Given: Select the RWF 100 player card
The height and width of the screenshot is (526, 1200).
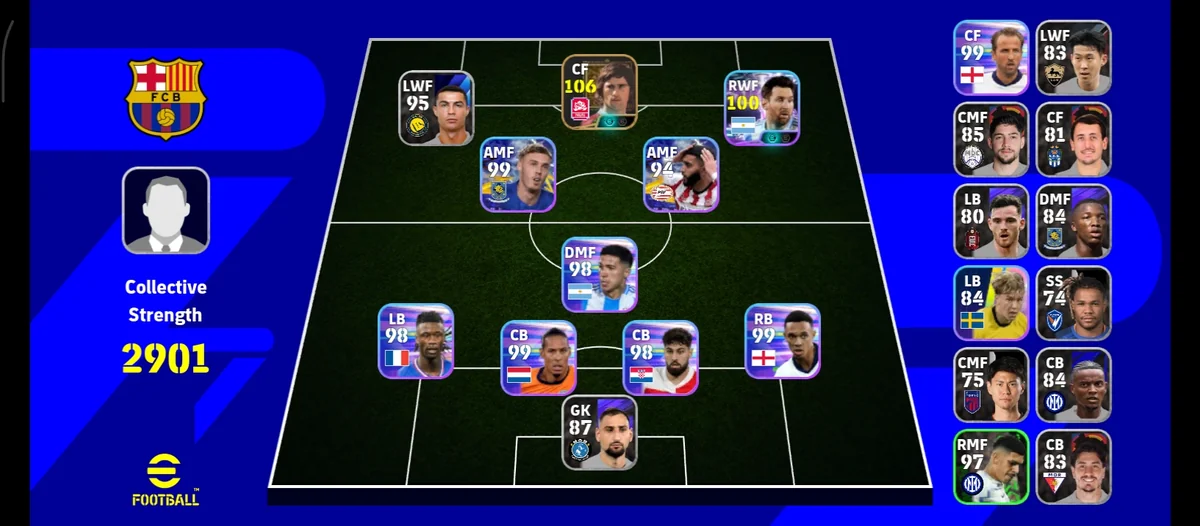Looking at the screenshot, I should 762,108.
